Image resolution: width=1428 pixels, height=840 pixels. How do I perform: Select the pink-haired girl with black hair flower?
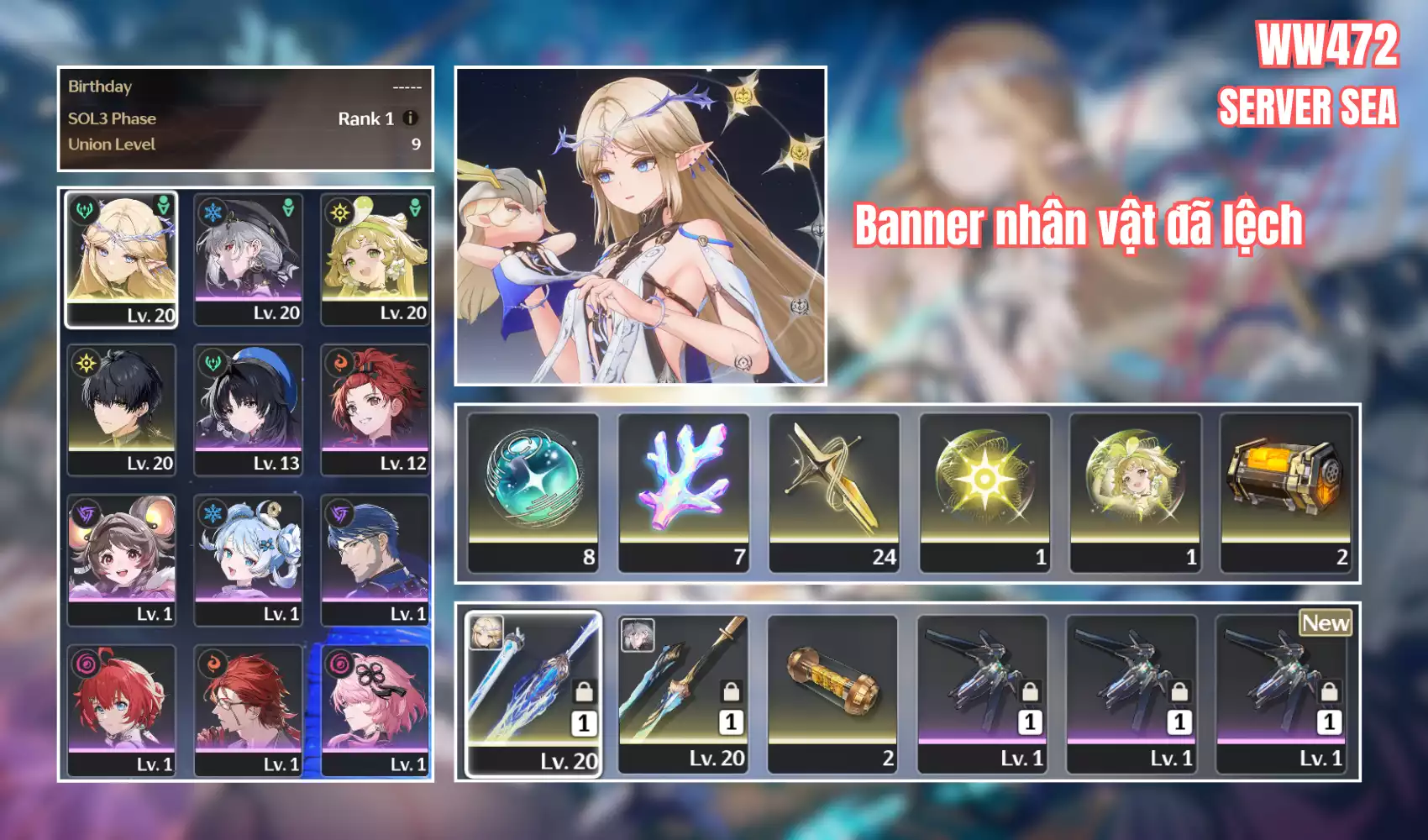coord(375,710)
